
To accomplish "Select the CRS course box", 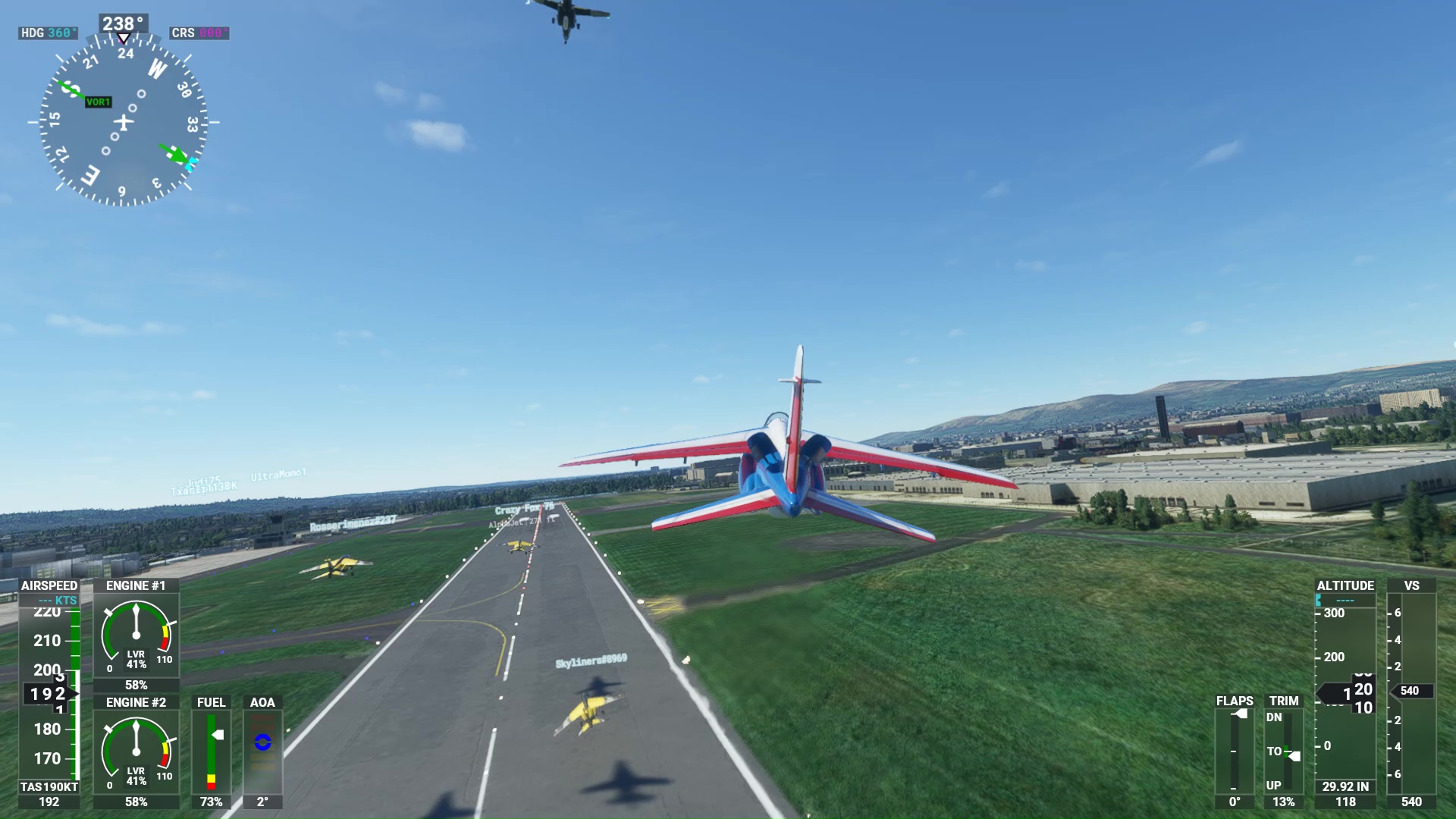I will coord(199,33).
